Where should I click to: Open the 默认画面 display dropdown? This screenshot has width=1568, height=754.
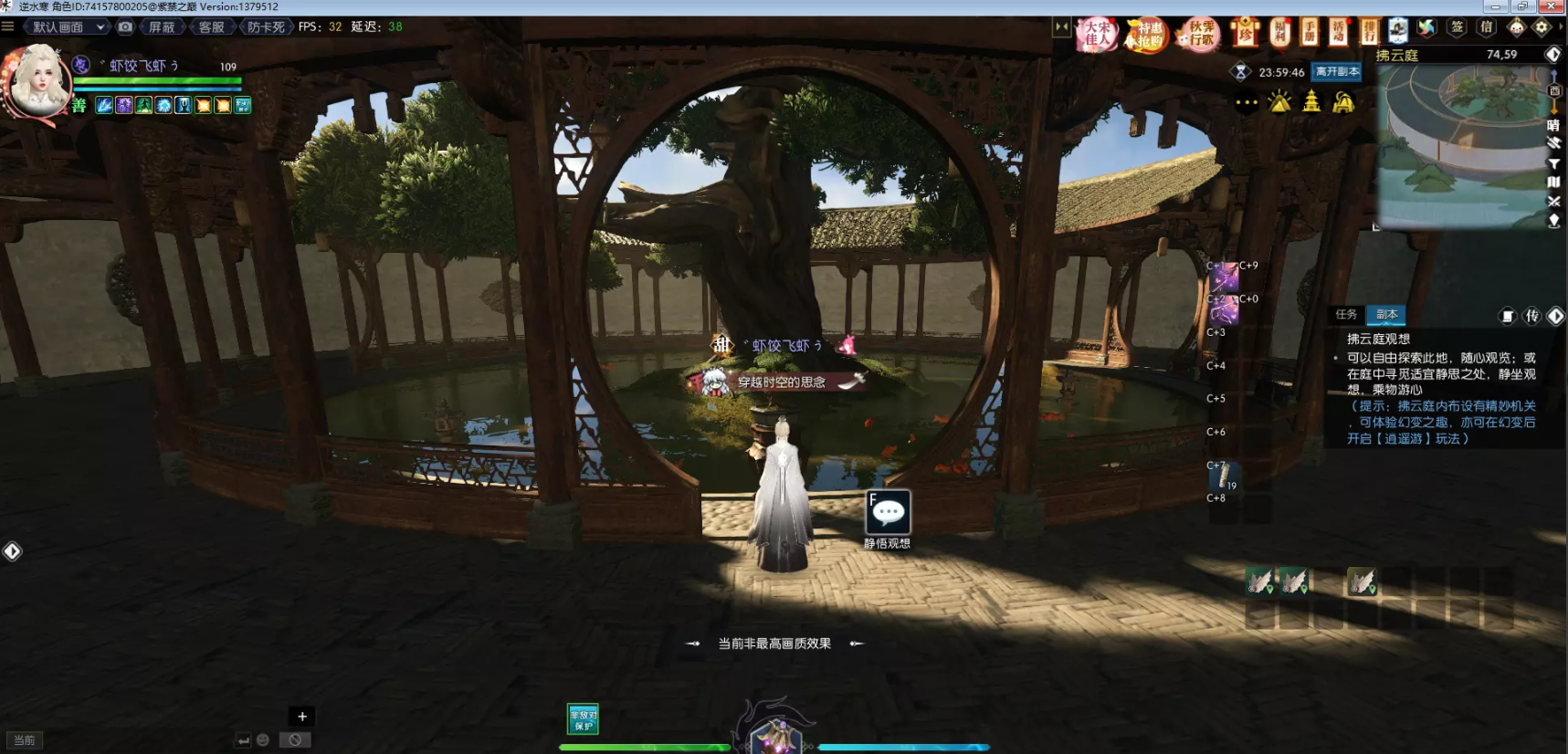click(x=68, y=27)
